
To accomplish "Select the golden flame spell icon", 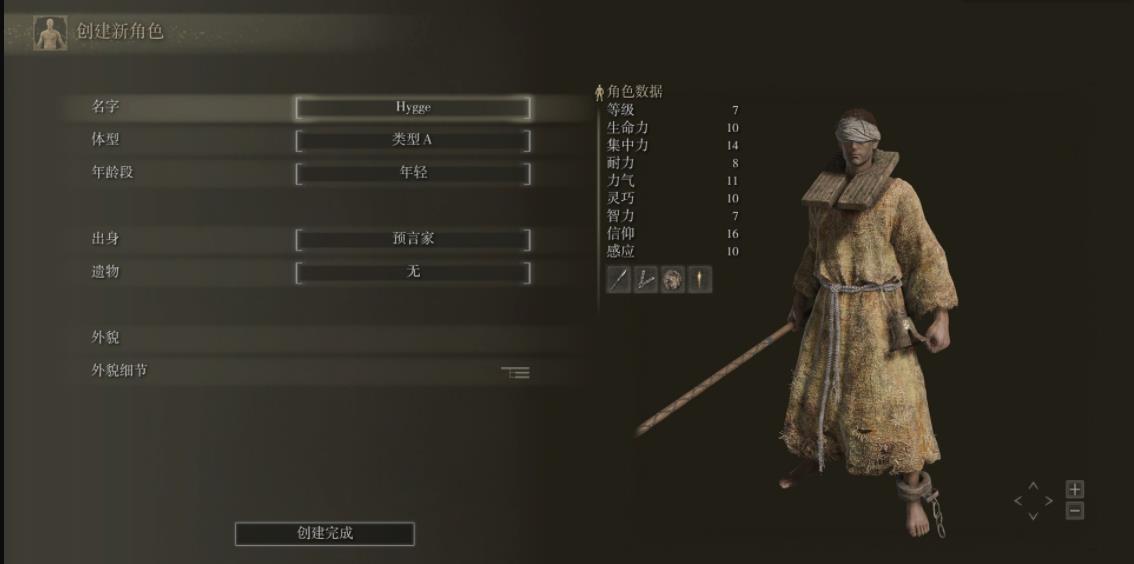I will 700,280.
